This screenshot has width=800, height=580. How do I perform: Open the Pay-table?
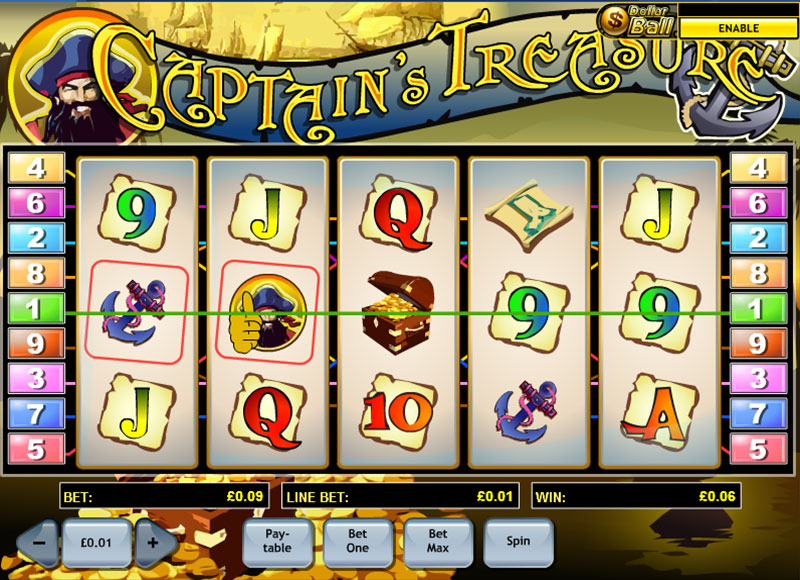pos(277,541)
